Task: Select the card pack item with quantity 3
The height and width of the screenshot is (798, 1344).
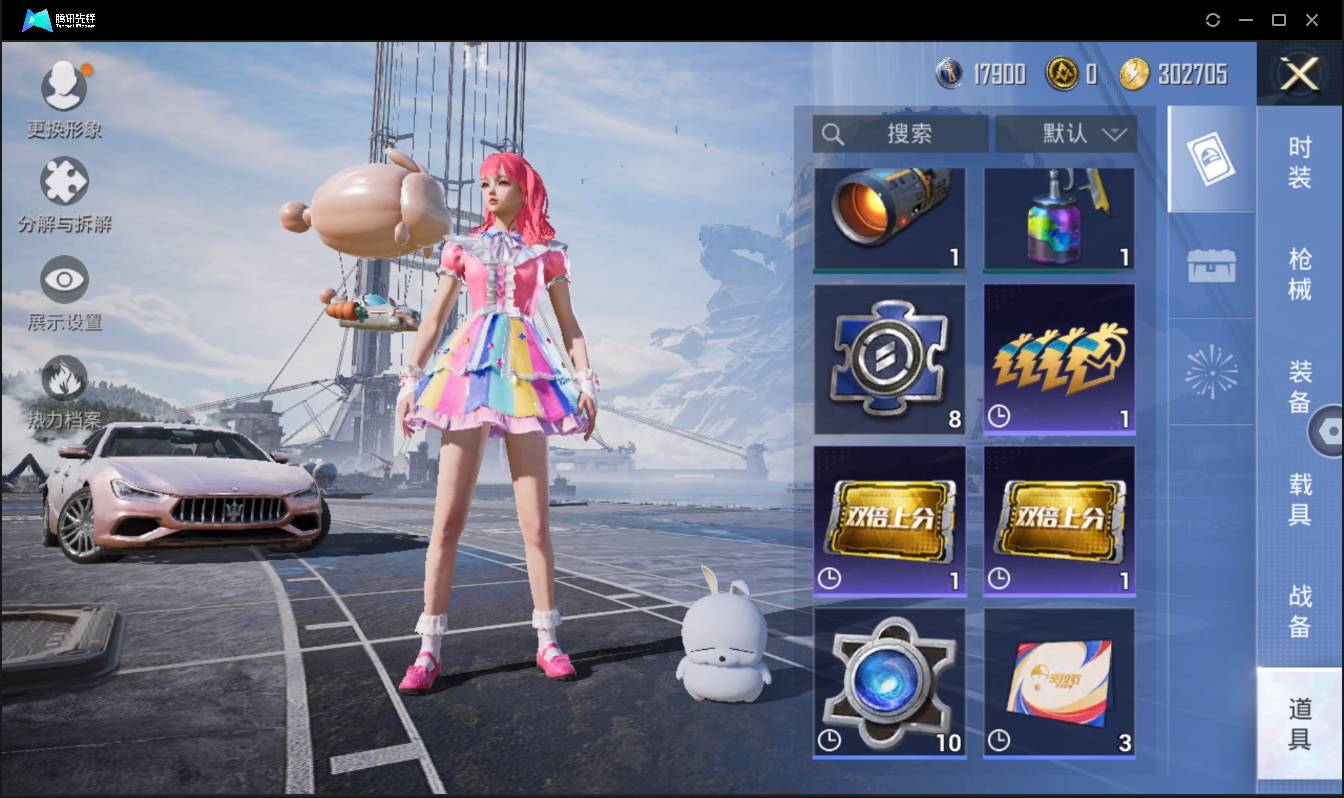Action: (1059, 683)
